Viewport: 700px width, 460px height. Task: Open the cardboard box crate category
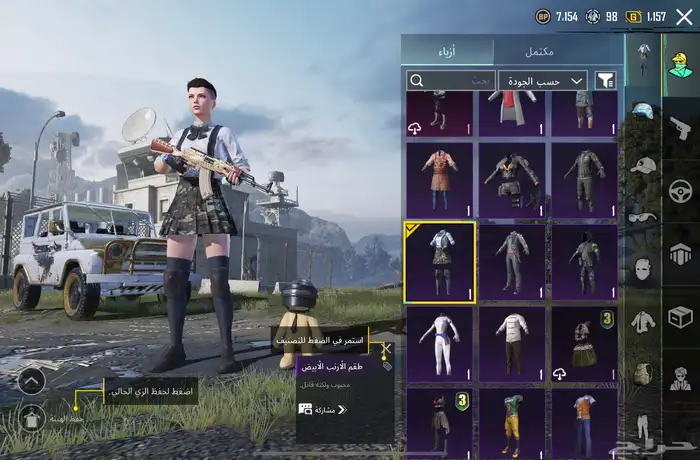click(680, 317)
